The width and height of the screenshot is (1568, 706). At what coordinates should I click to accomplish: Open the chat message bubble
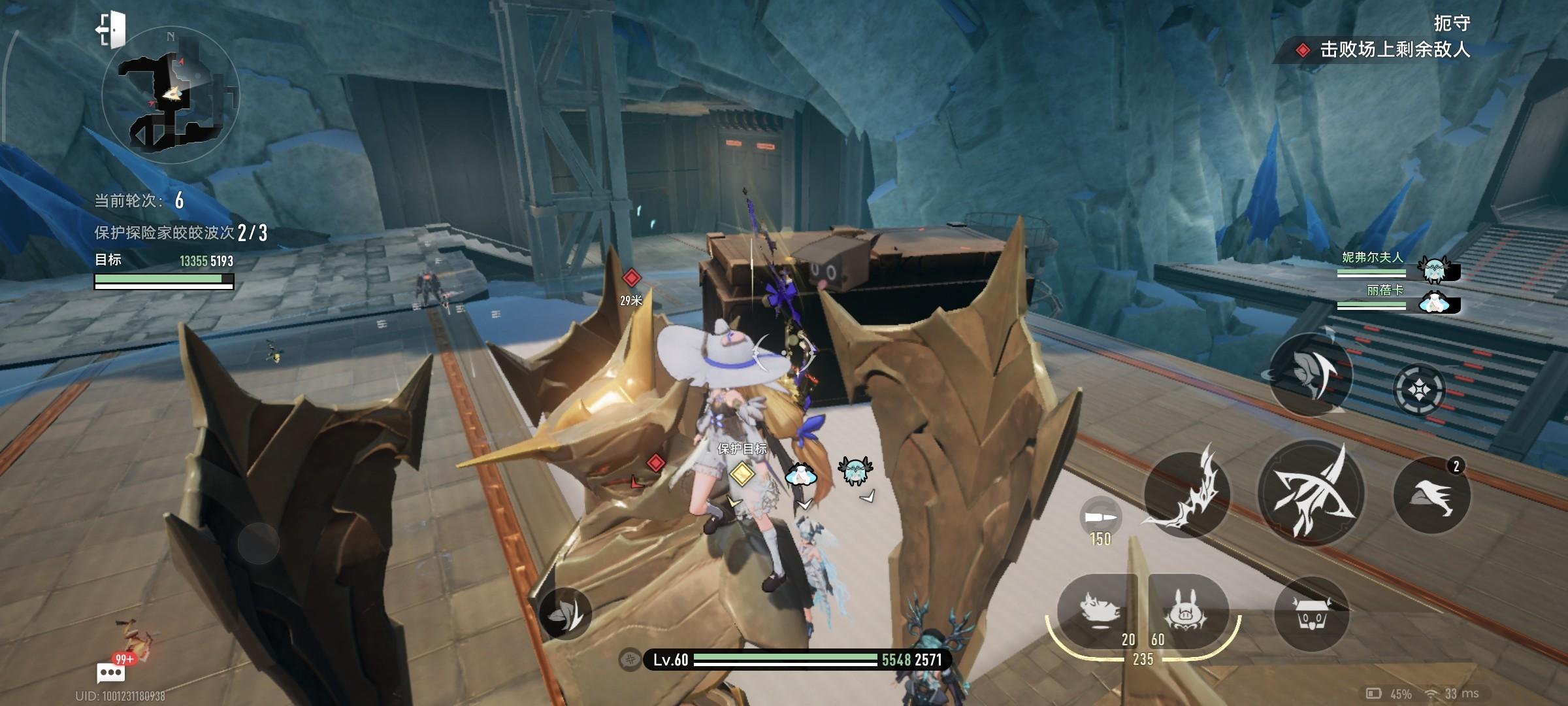point(110,672)
